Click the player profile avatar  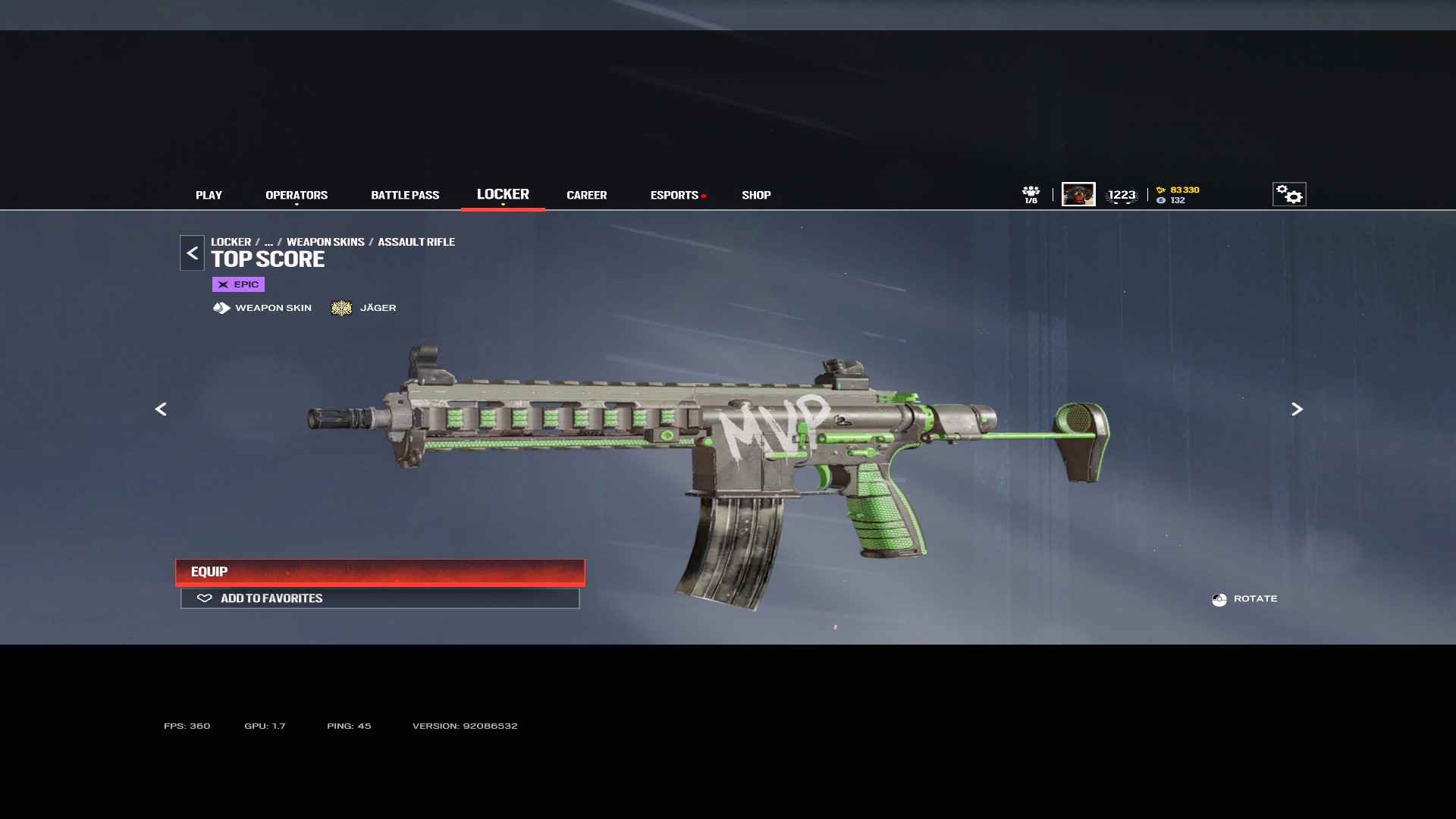click(x=1078, y=194)
